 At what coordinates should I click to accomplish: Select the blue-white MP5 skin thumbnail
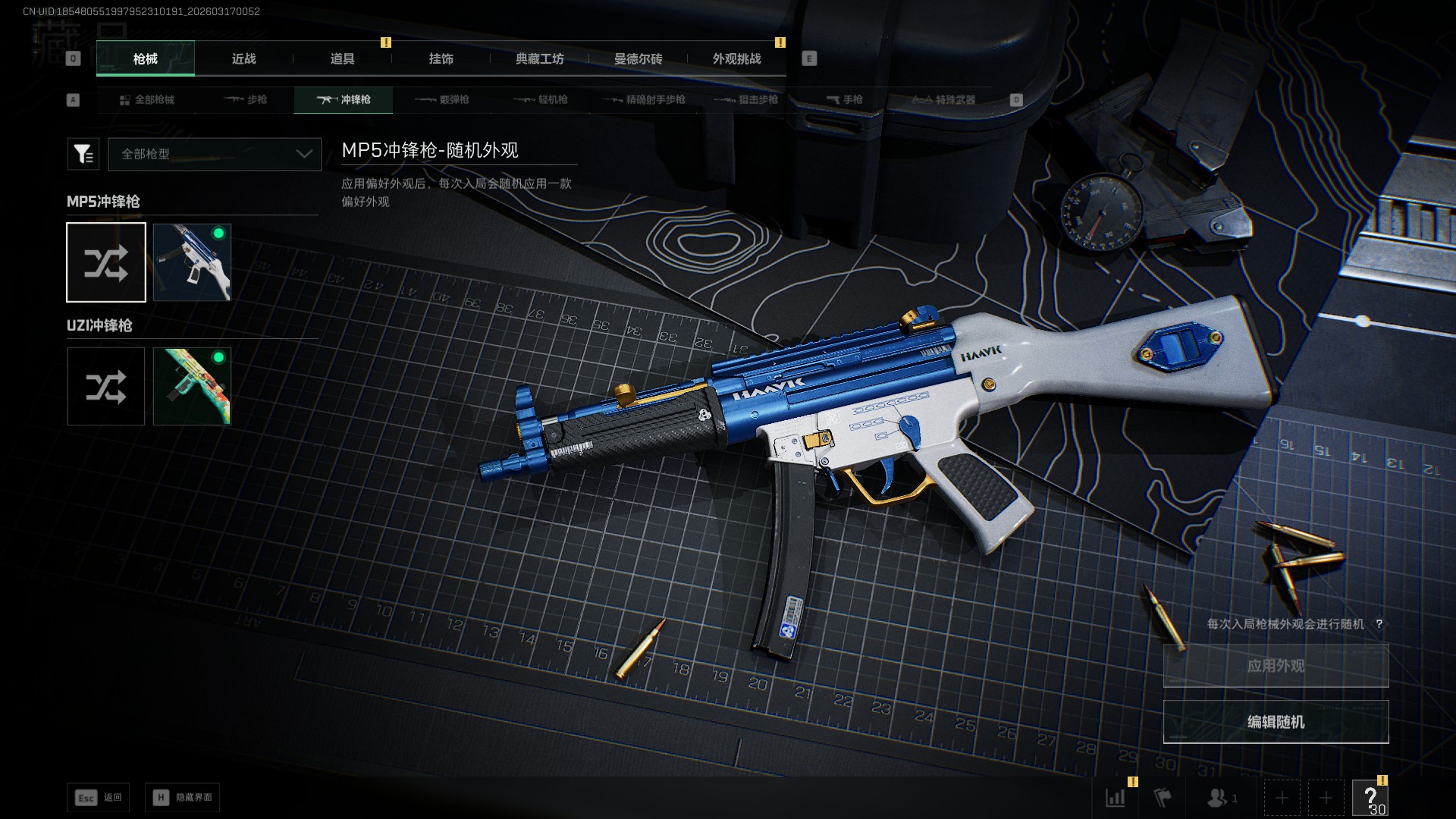pyautogui.click(x=192, y=262)
